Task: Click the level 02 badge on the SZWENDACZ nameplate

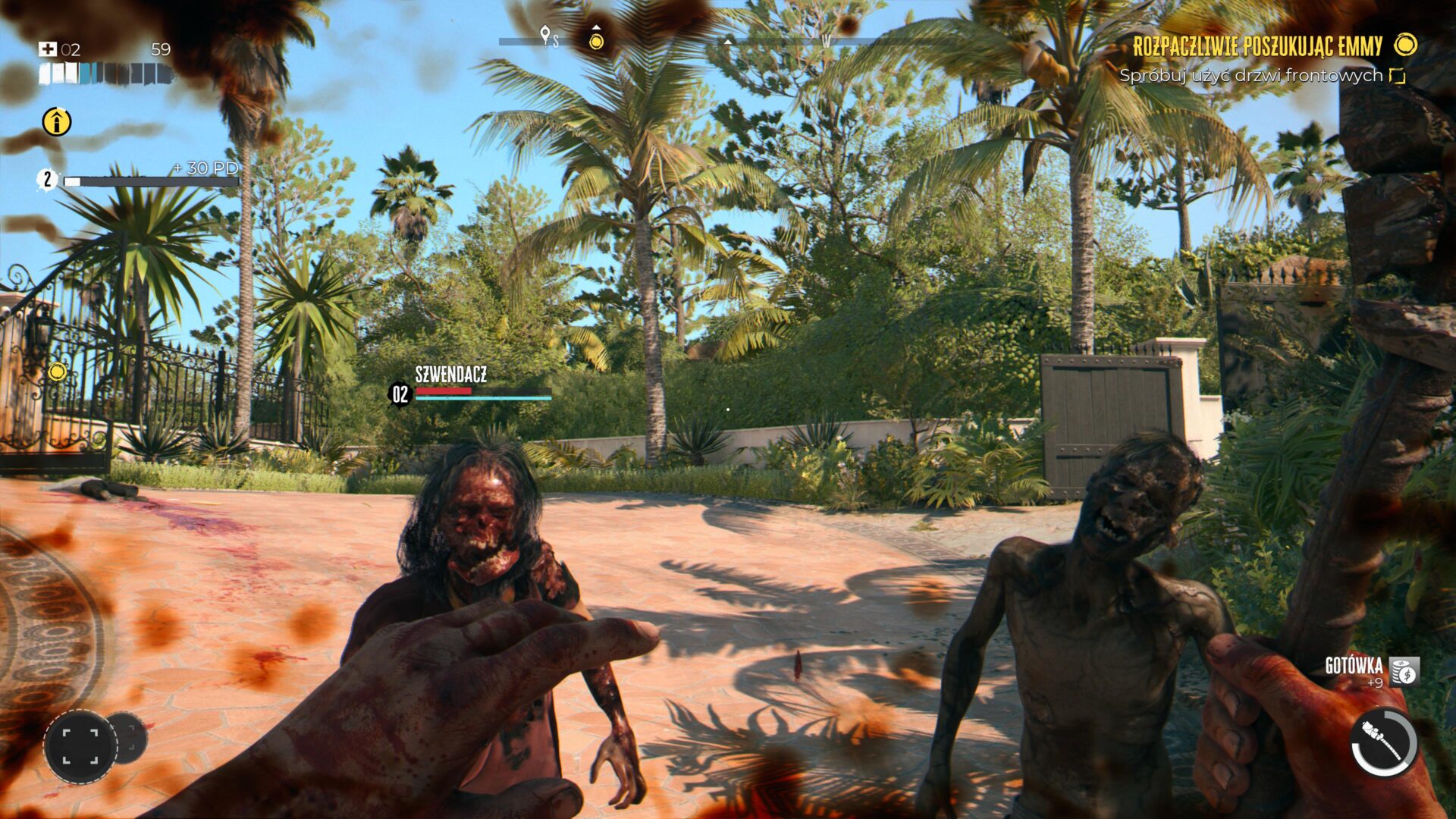Action: click(x=400, y=394)
